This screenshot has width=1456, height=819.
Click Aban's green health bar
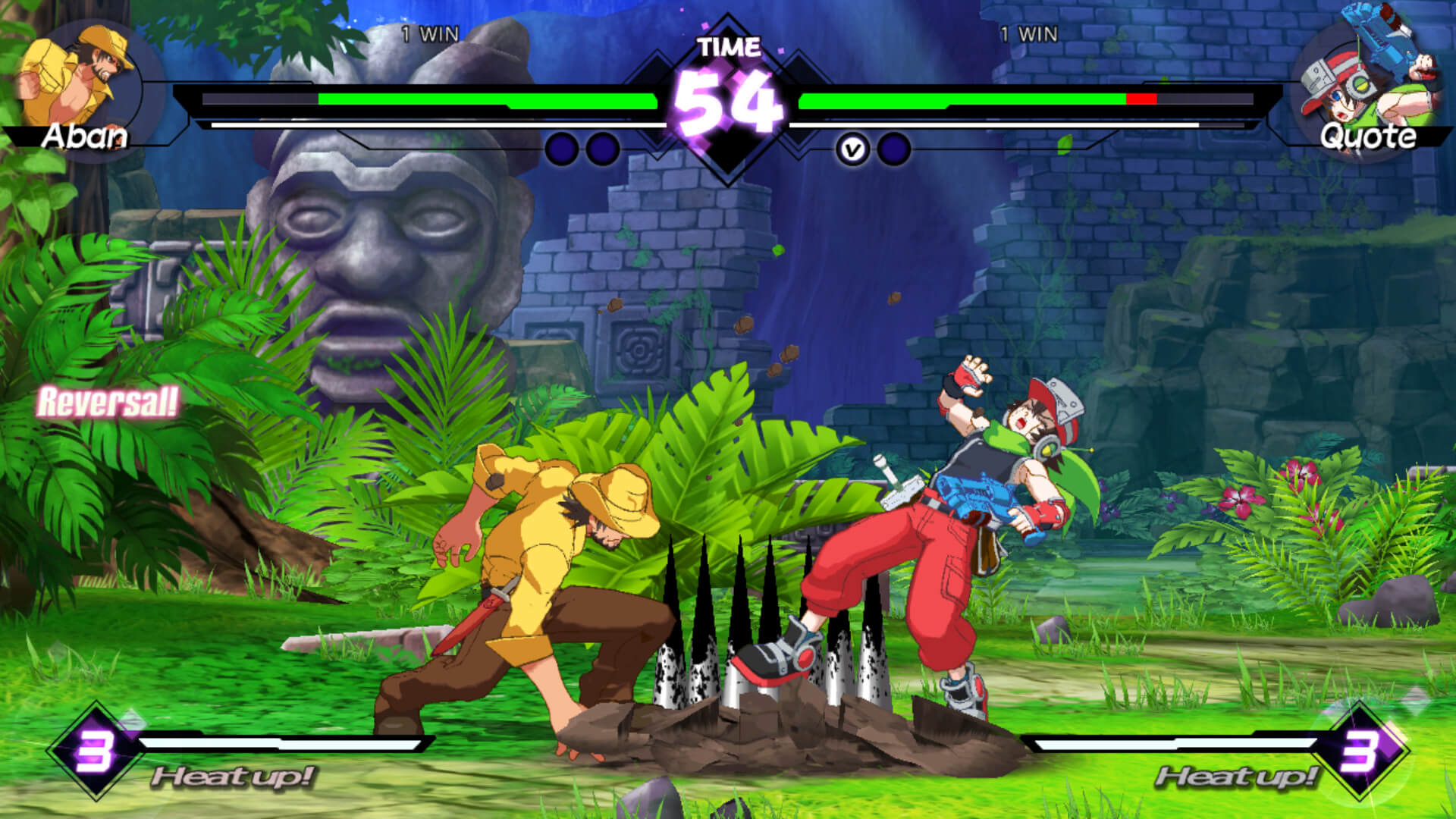click(x=485, y=99)
